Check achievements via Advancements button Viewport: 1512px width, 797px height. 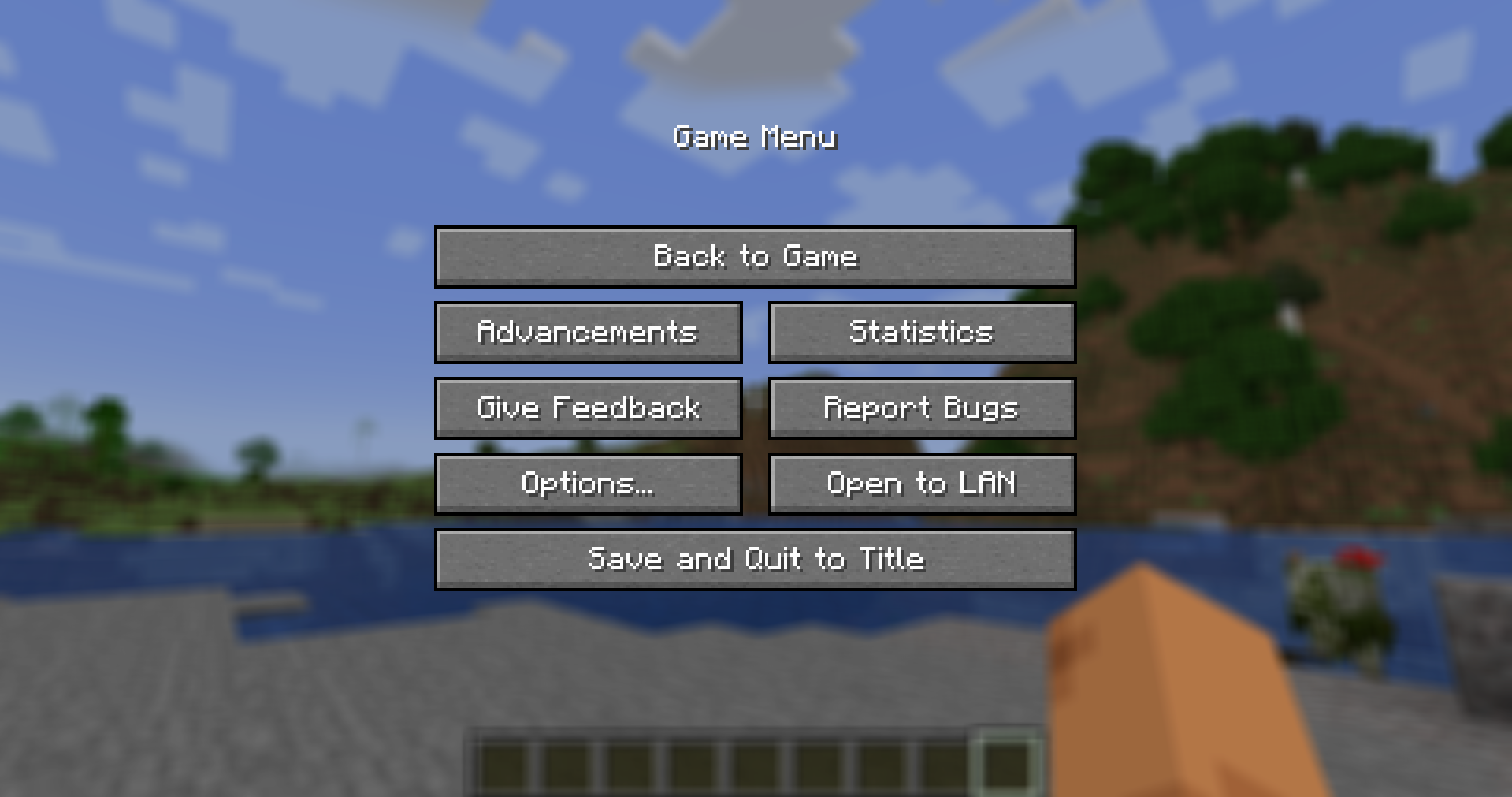point(588,332)
